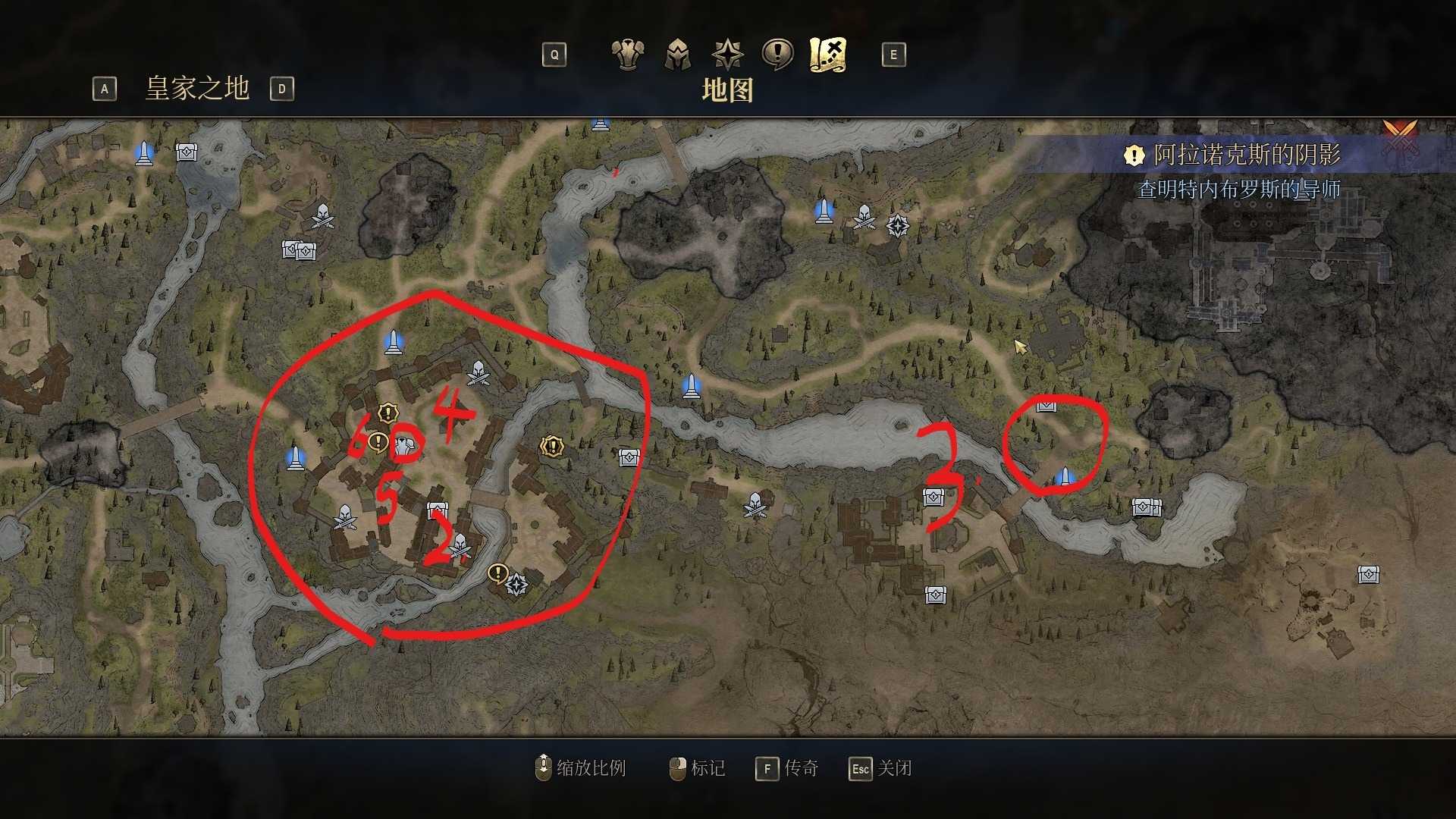
Task: Click the A arrow to change region
Action: 104,89
